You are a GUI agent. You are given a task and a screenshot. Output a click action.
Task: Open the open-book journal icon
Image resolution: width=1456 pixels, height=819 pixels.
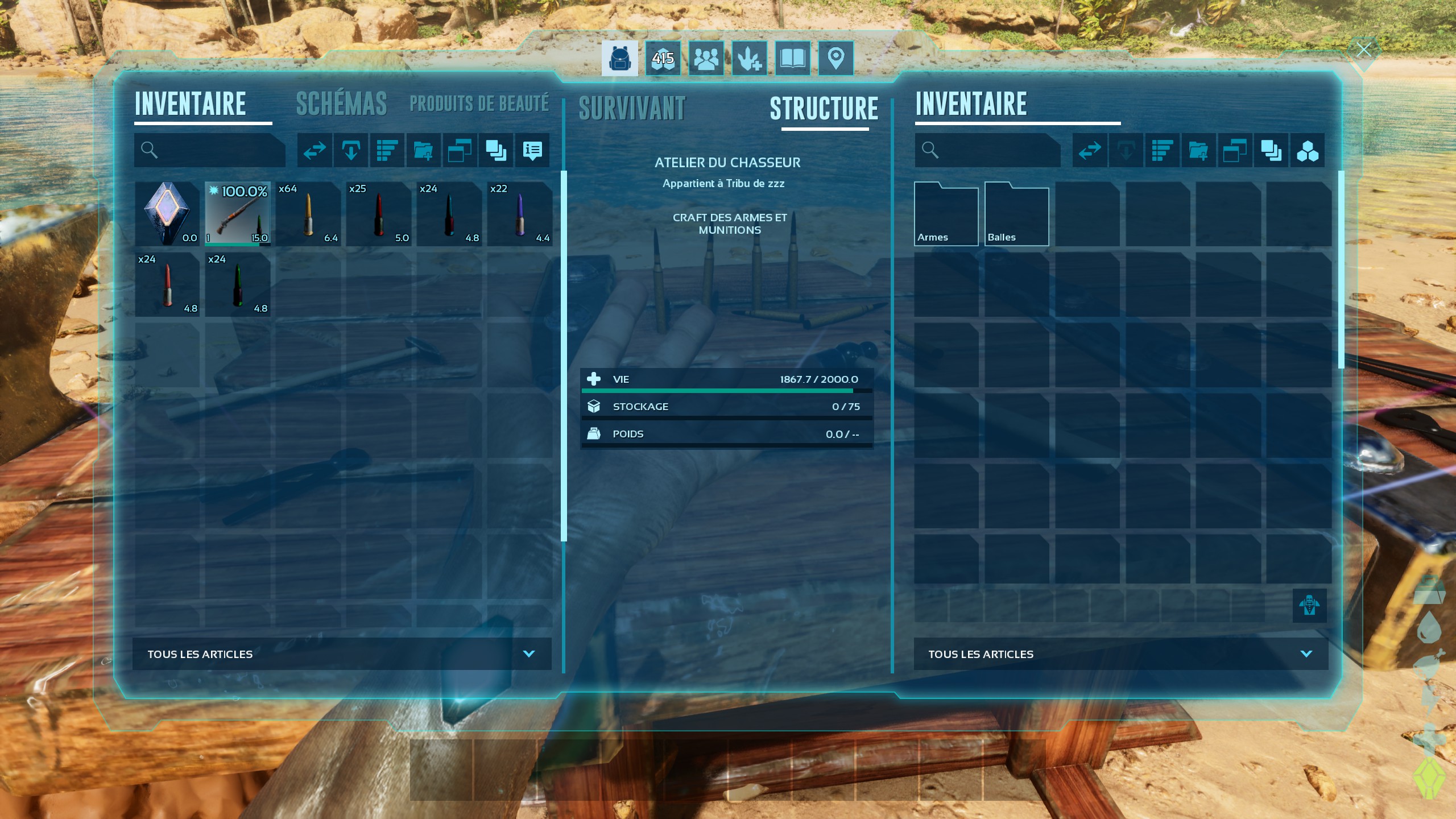792,58
